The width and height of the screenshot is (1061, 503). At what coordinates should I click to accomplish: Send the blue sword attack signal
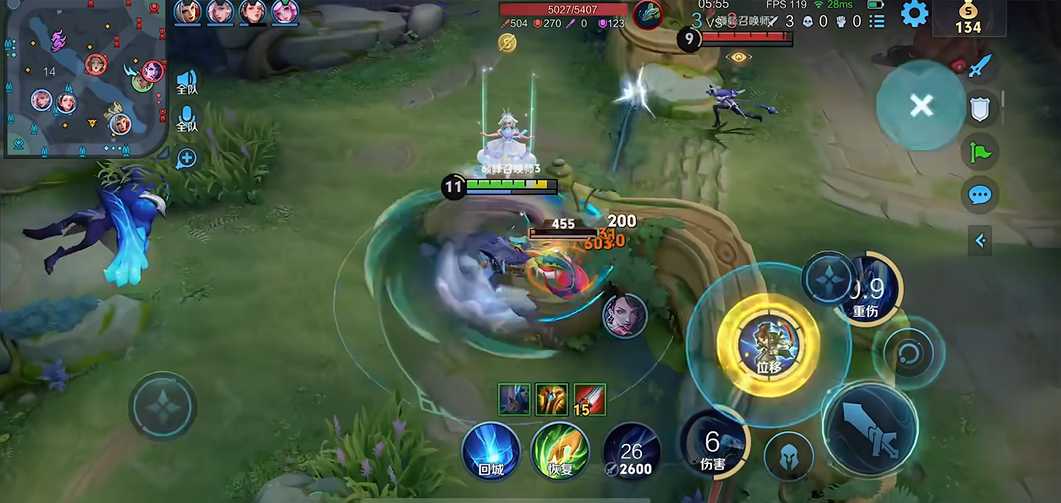tap(980, 67)
